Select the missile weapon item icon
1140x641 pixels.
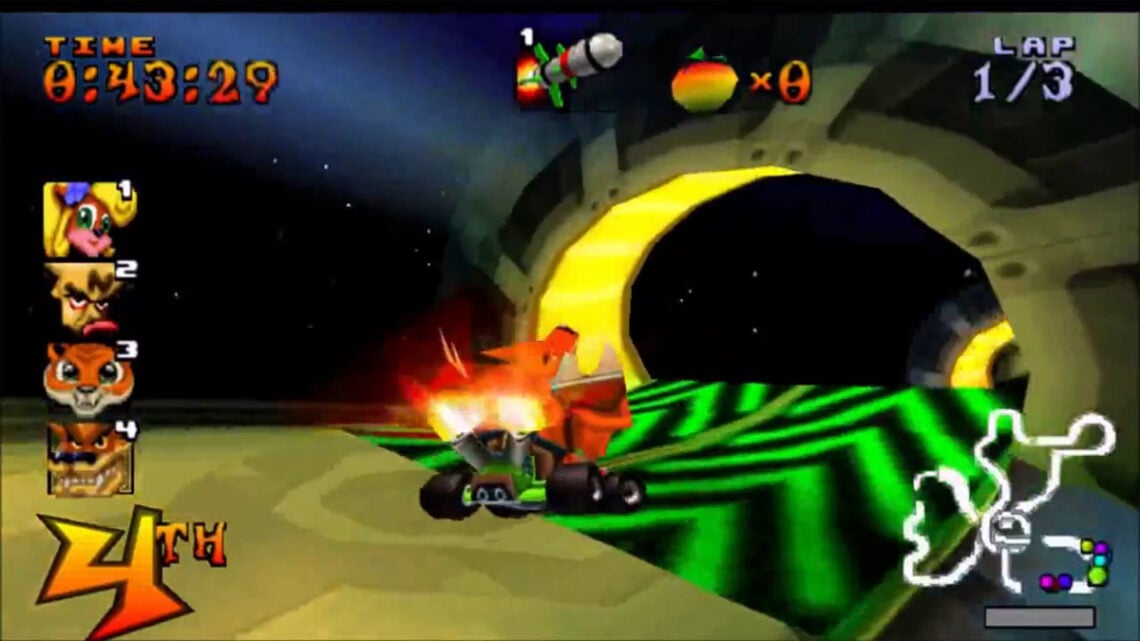coord(568,66)
